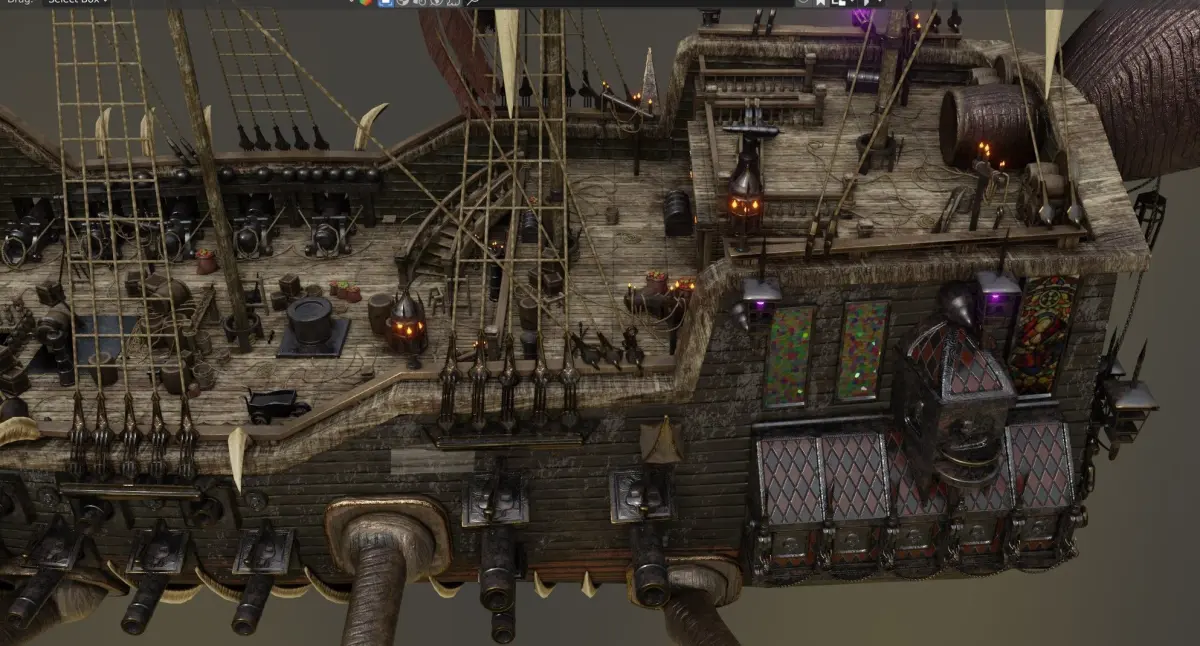Open the Select Box drag dropdown
Viewport: 1200px width, 646px height.
coord(76,2)
